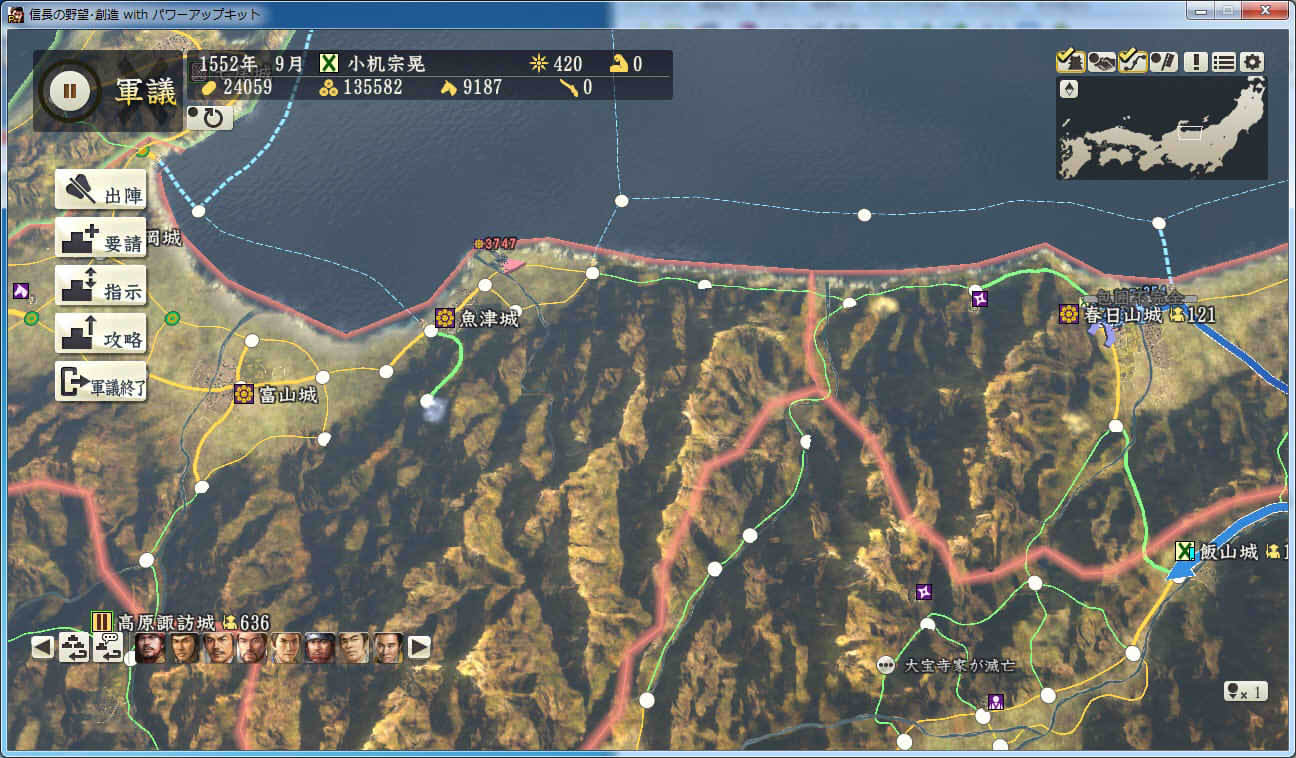This screenshot has height=758, width=1296.
Task: Choose the 要請 (request) command
Action: coord(100,238)
